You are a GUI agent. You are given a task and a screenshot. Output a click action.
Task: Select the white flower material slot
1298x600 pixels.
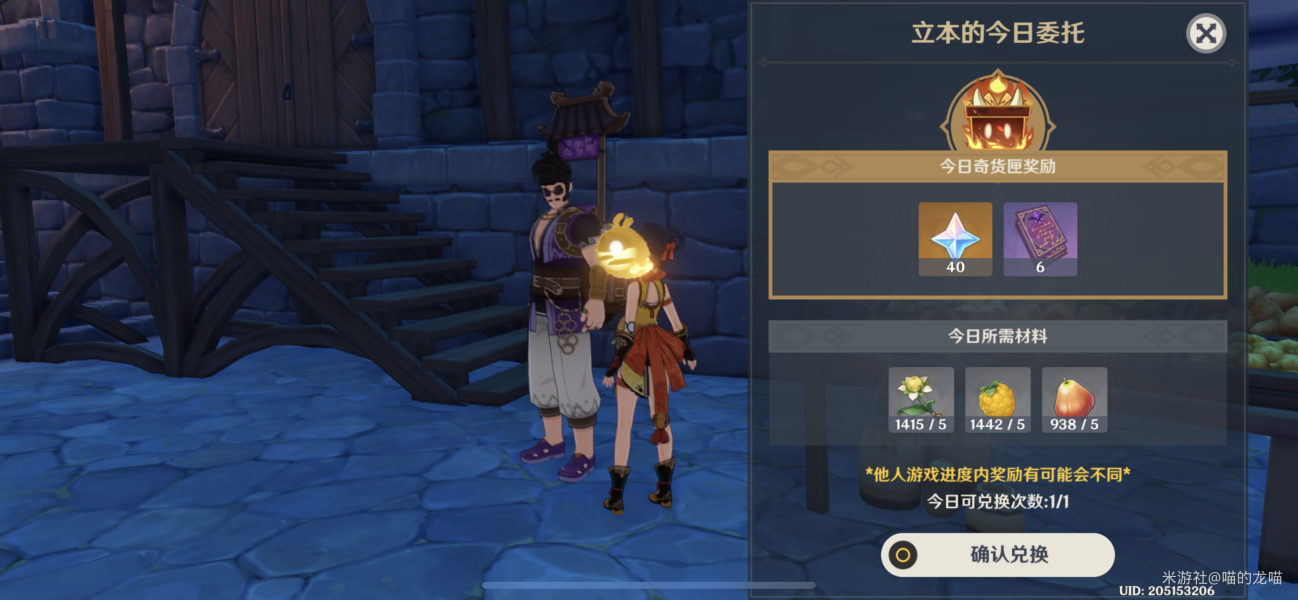tap(921, 400)
